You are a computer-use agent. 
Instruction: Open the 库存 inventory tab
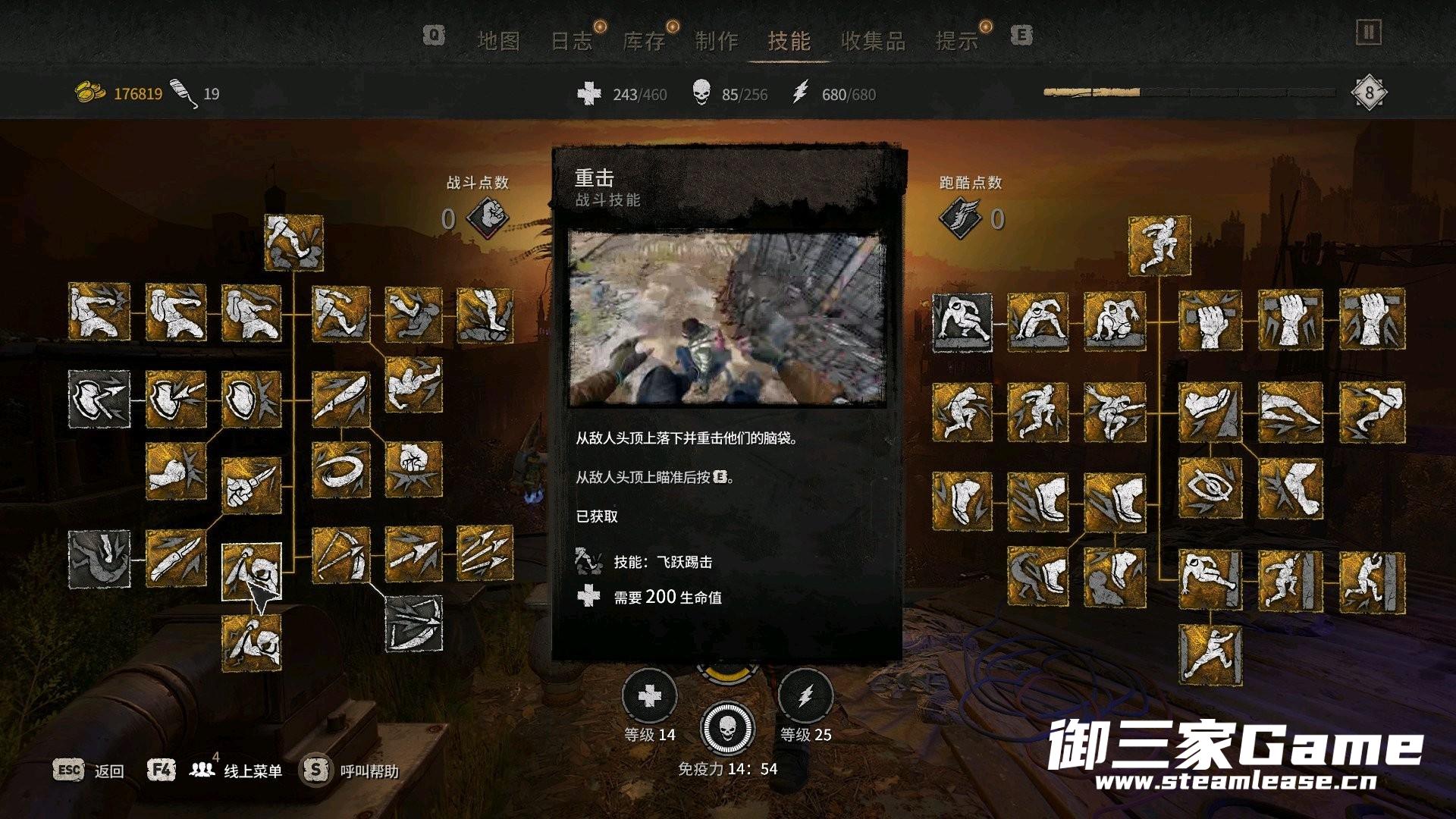(644, 41)
